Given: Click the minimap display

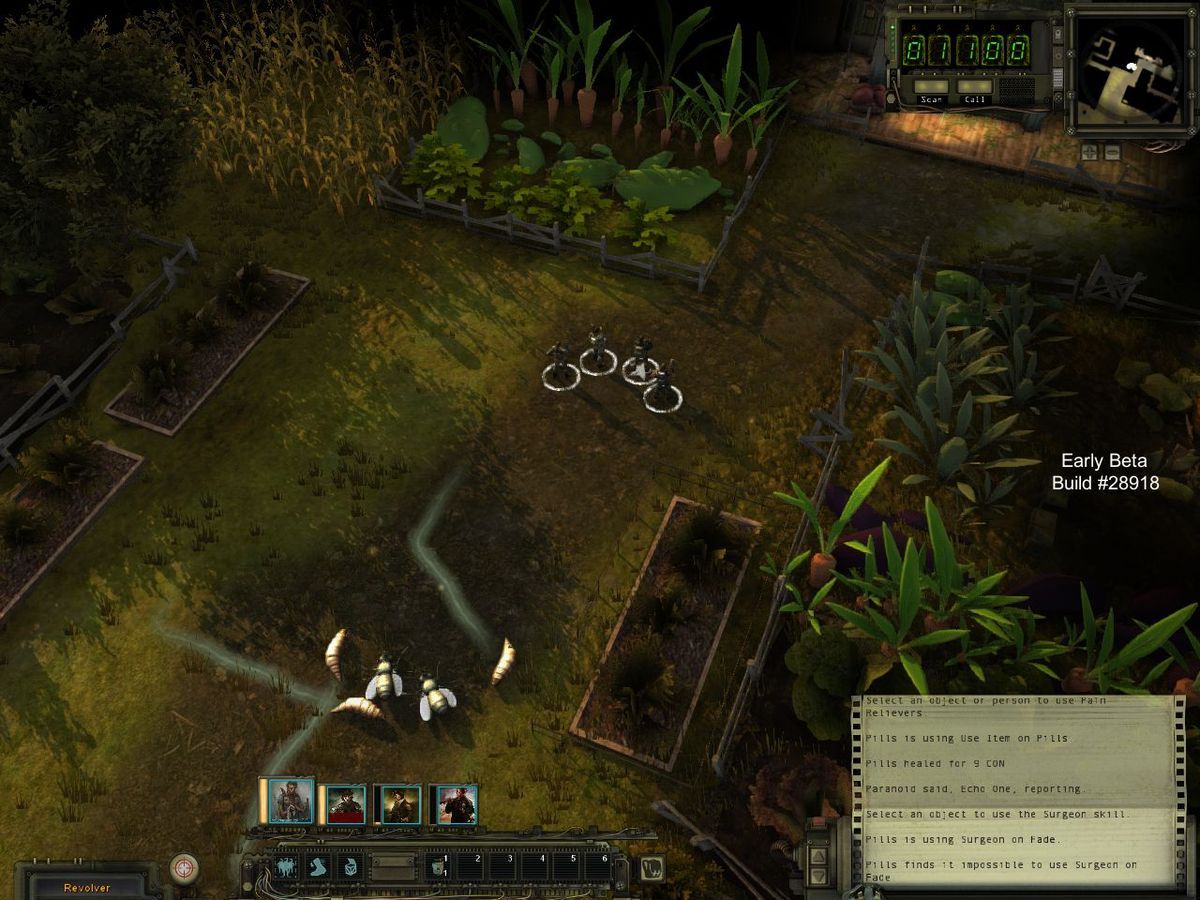Looking at the screenshot, I should pyautogui.click(x=1130, y=68).
